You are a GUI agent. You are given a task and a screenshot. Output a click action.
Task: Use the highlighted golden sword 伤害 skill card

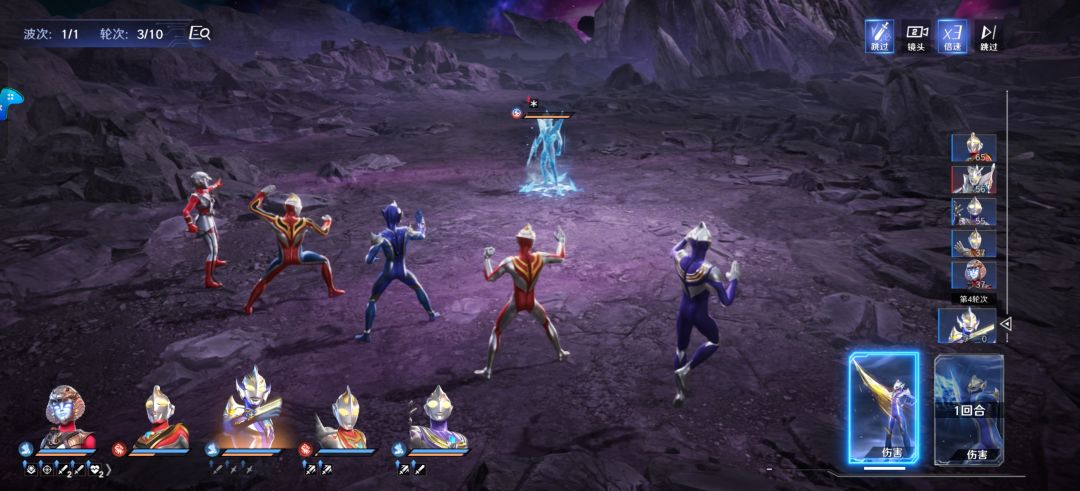tap(884, 408)
